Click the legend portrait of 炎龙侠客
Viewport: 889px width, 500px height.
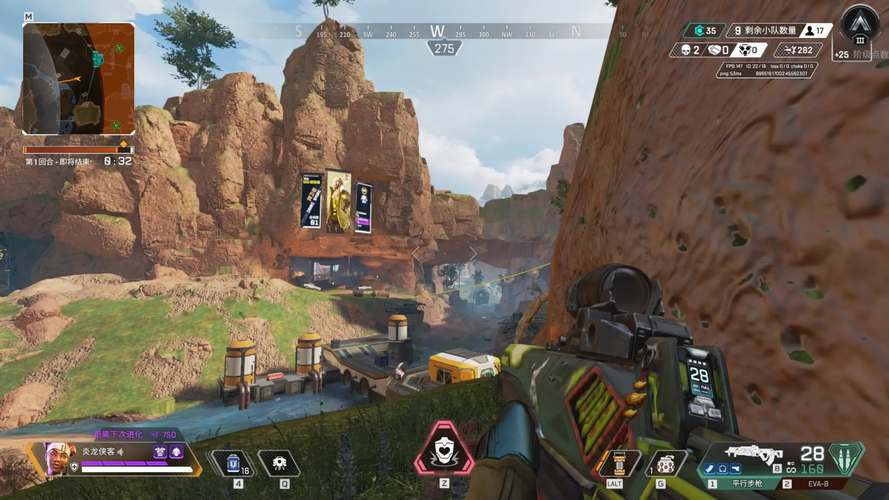59,459
